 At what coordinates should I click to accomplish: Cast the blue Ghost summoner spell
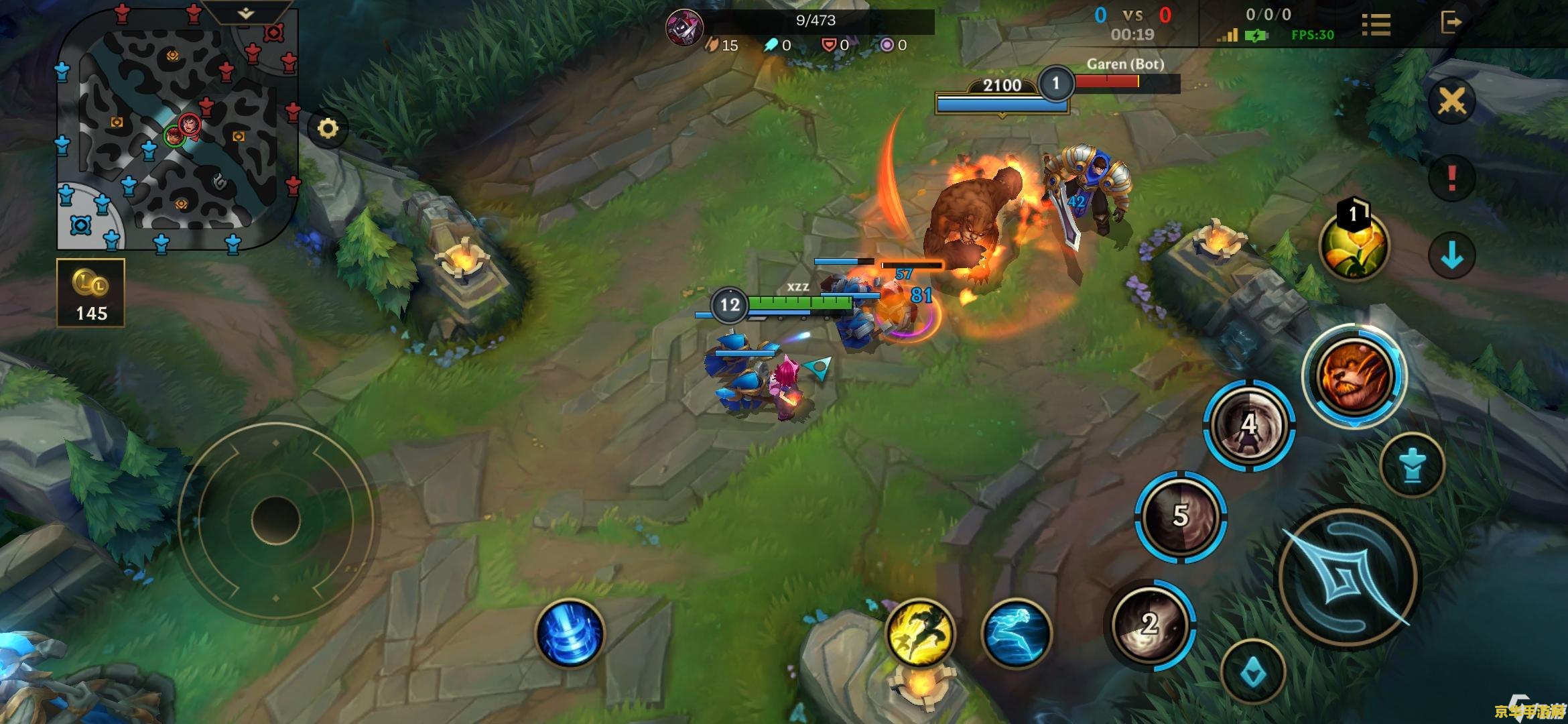pyautogui.click(x=1017, y=633)
